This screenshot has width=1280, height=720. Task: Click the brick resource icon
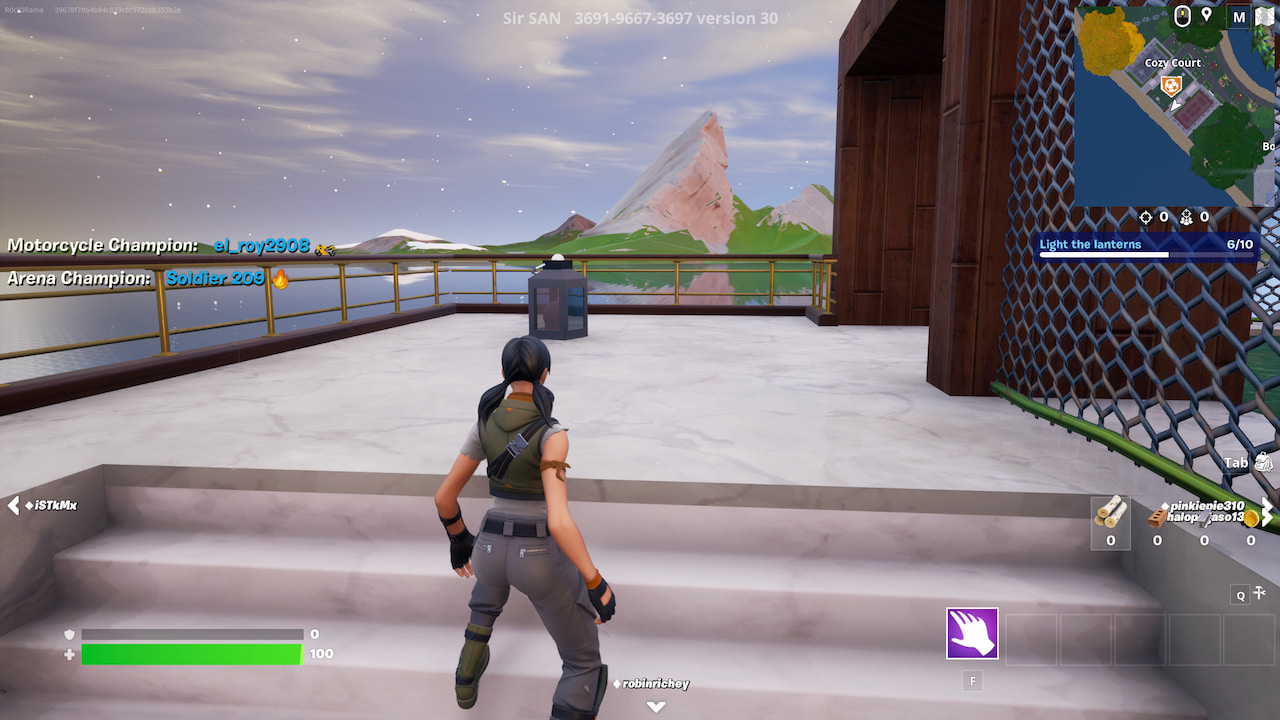[x=1156, y=518]
